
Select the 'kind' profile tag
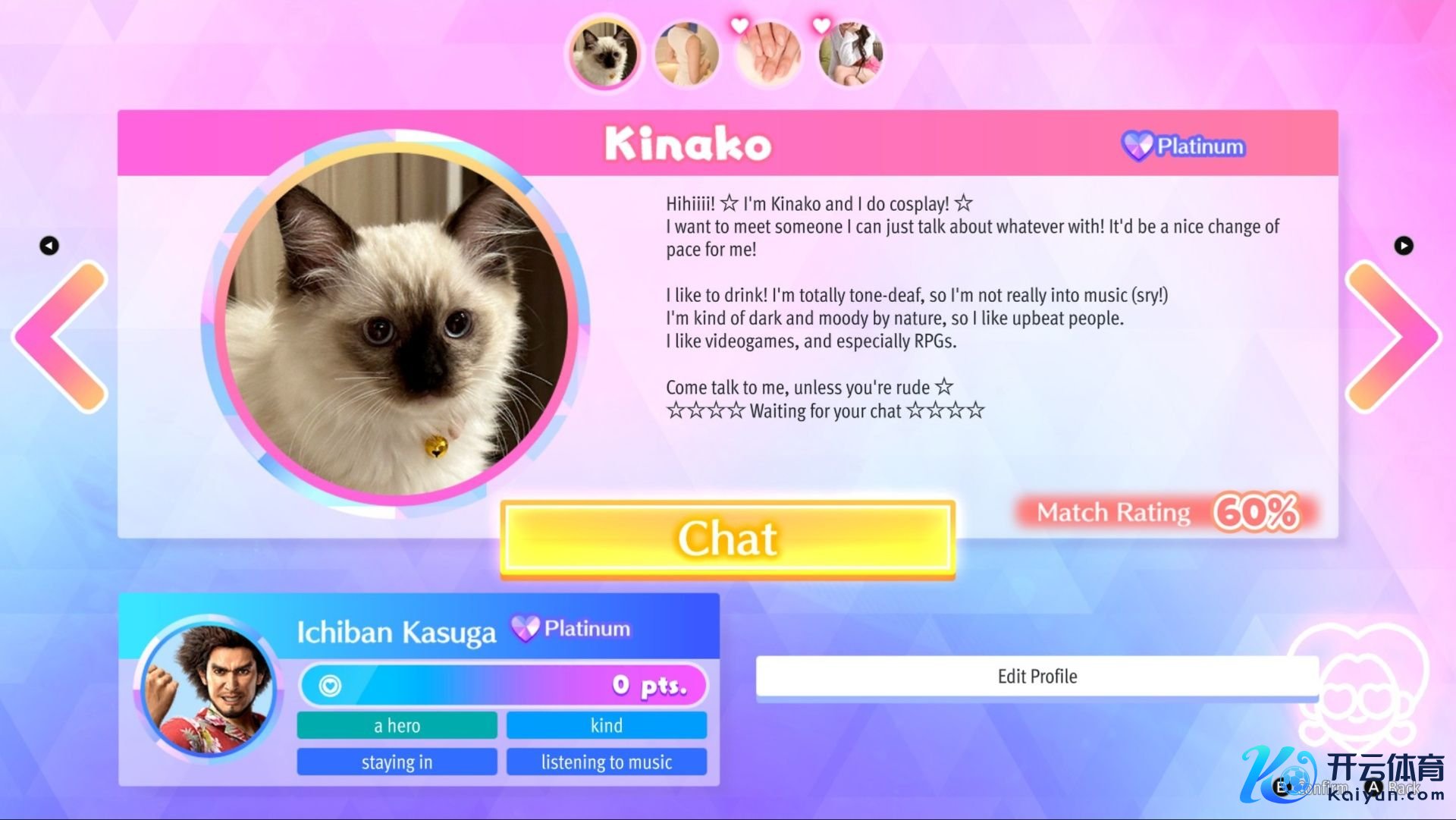[x=606, y=725]
